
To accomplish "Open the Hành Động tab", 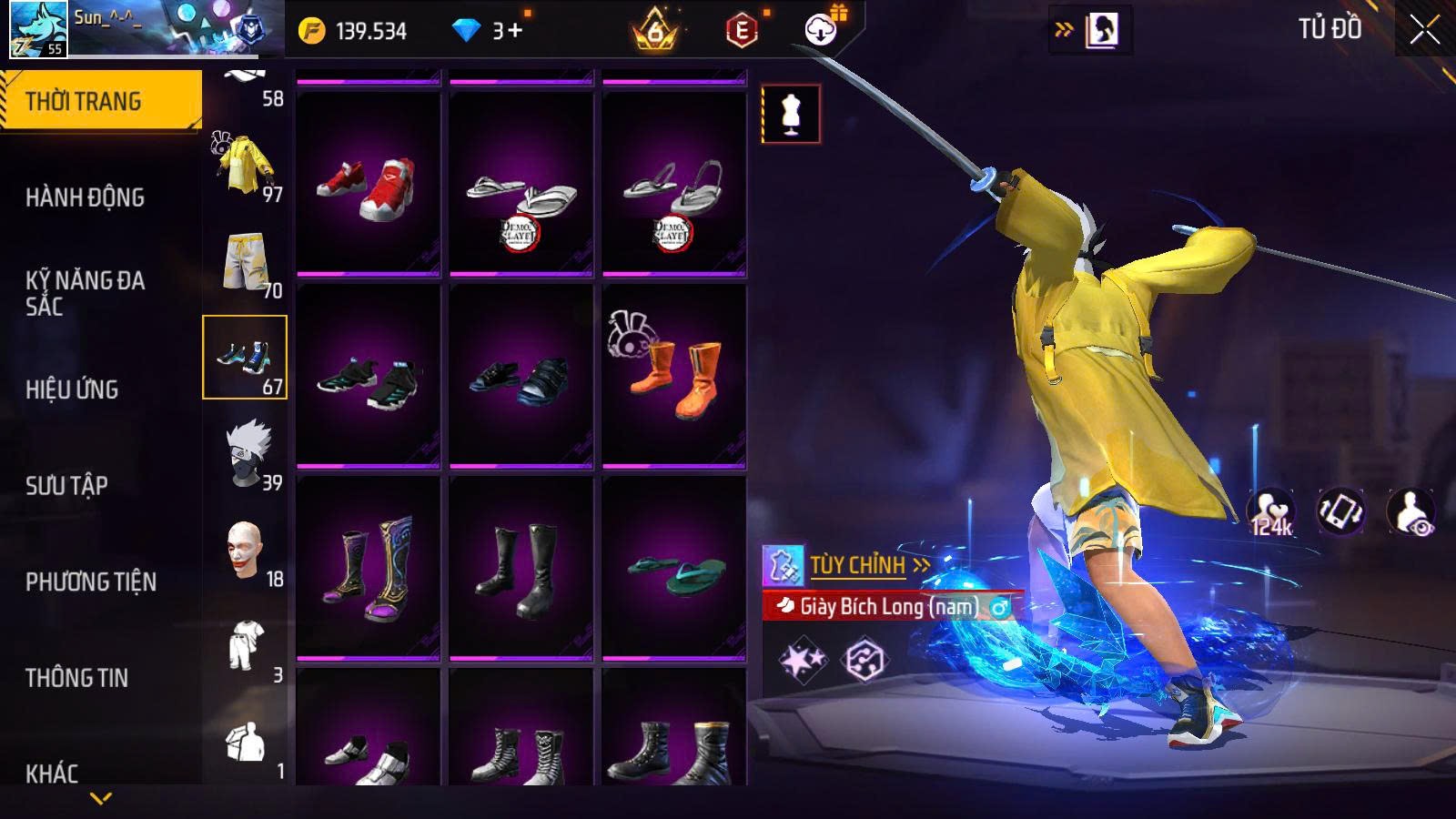I will pos(85,197).
